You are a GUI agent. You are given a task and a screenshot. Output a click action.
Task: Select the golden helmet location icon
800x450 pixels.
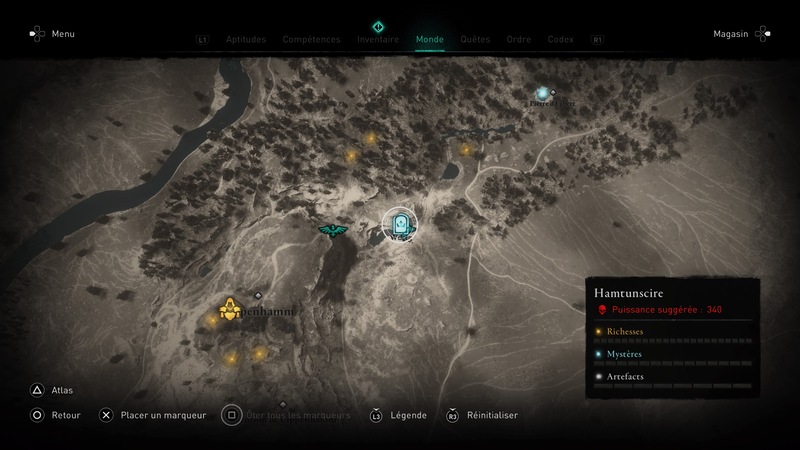pyautogui.click(x=229, y=310)
